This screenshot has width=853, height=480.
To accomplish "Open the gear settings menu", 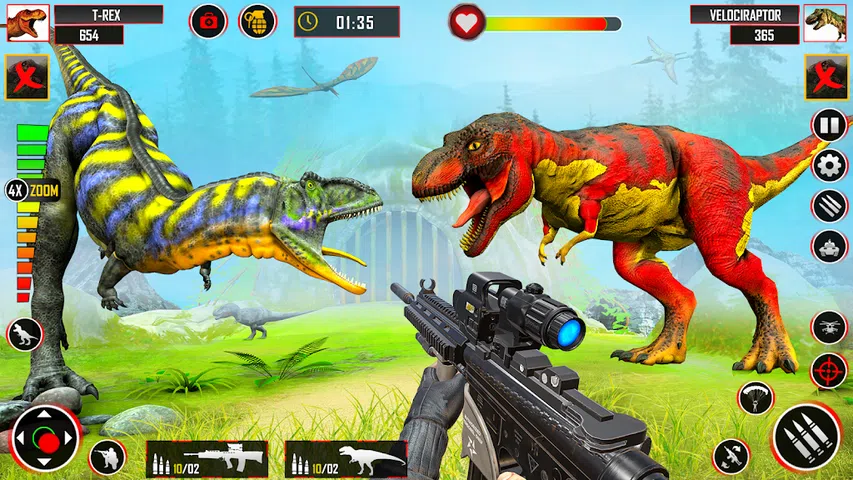I will [x=829, y=165].
